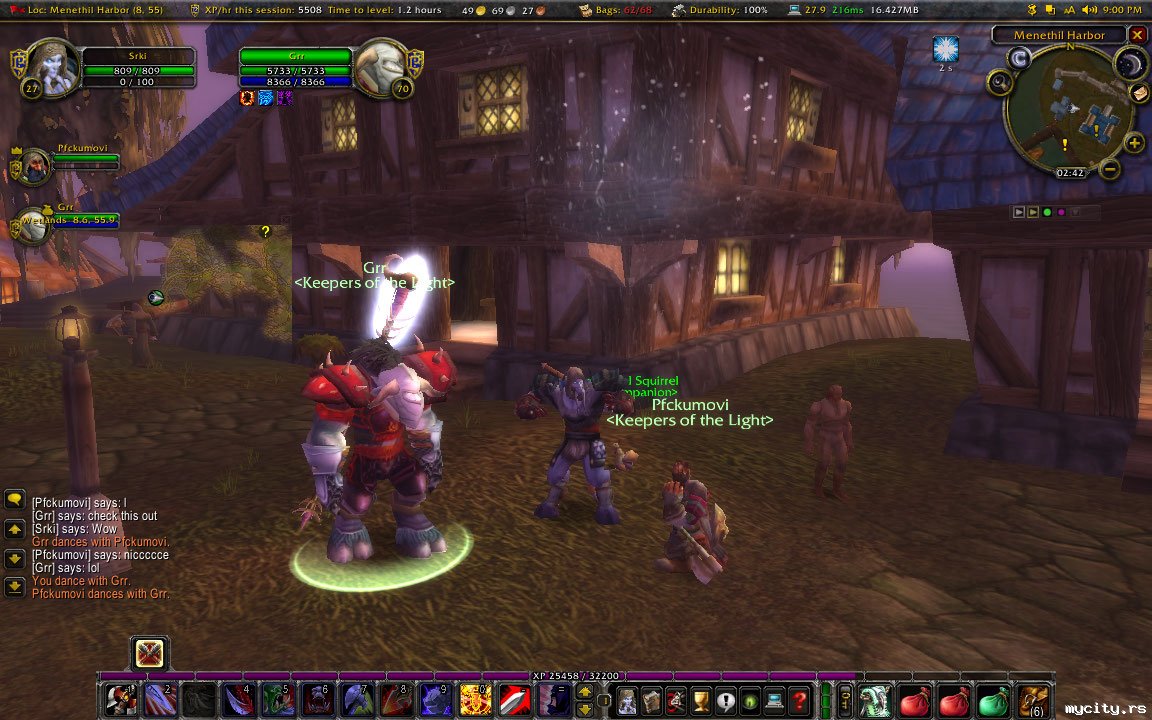Page the action bar up
Screen dimensions: 1152x720
pos(585,692)
